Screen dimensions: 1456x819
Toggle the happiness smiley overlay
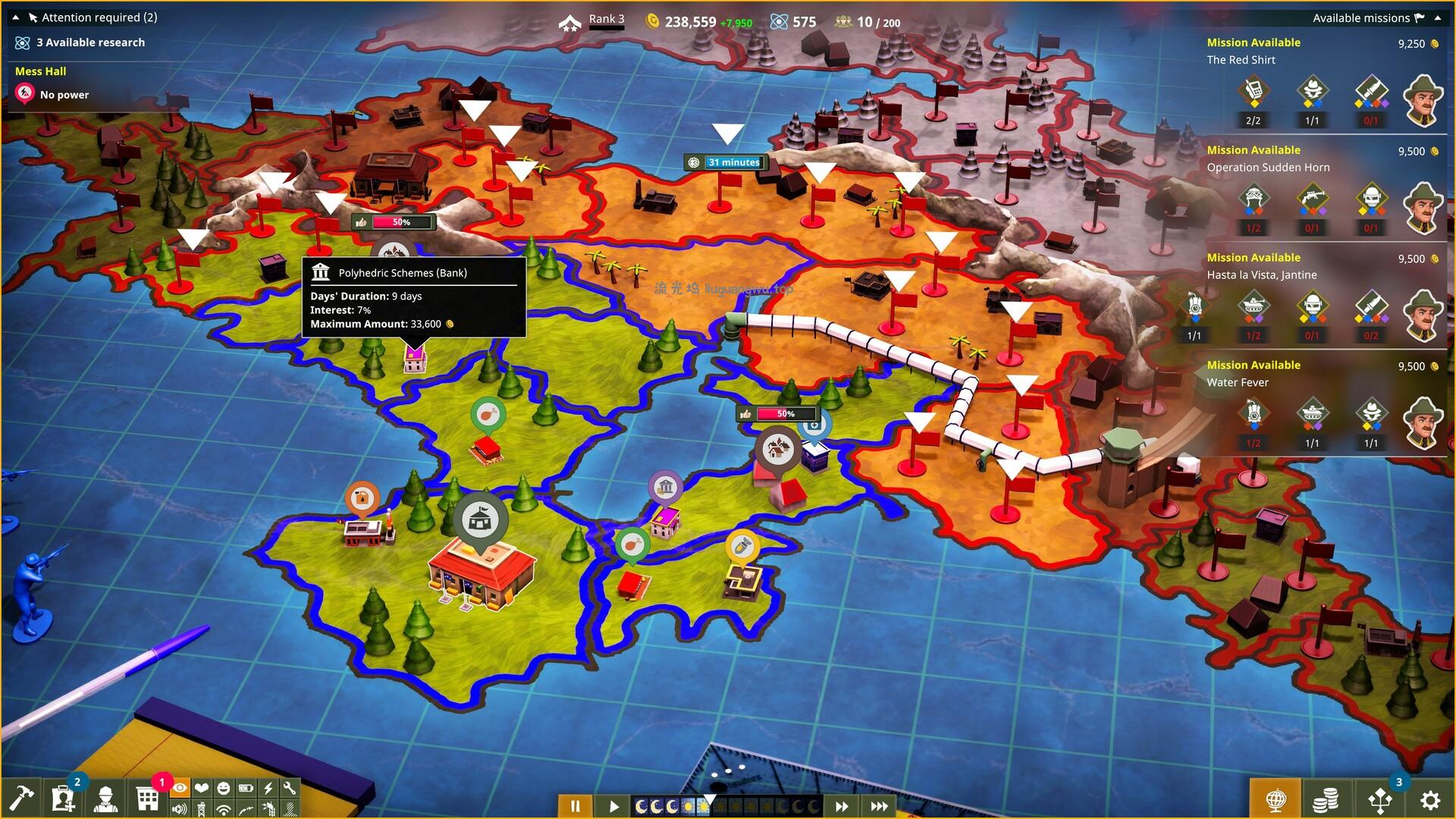point(223,789)
